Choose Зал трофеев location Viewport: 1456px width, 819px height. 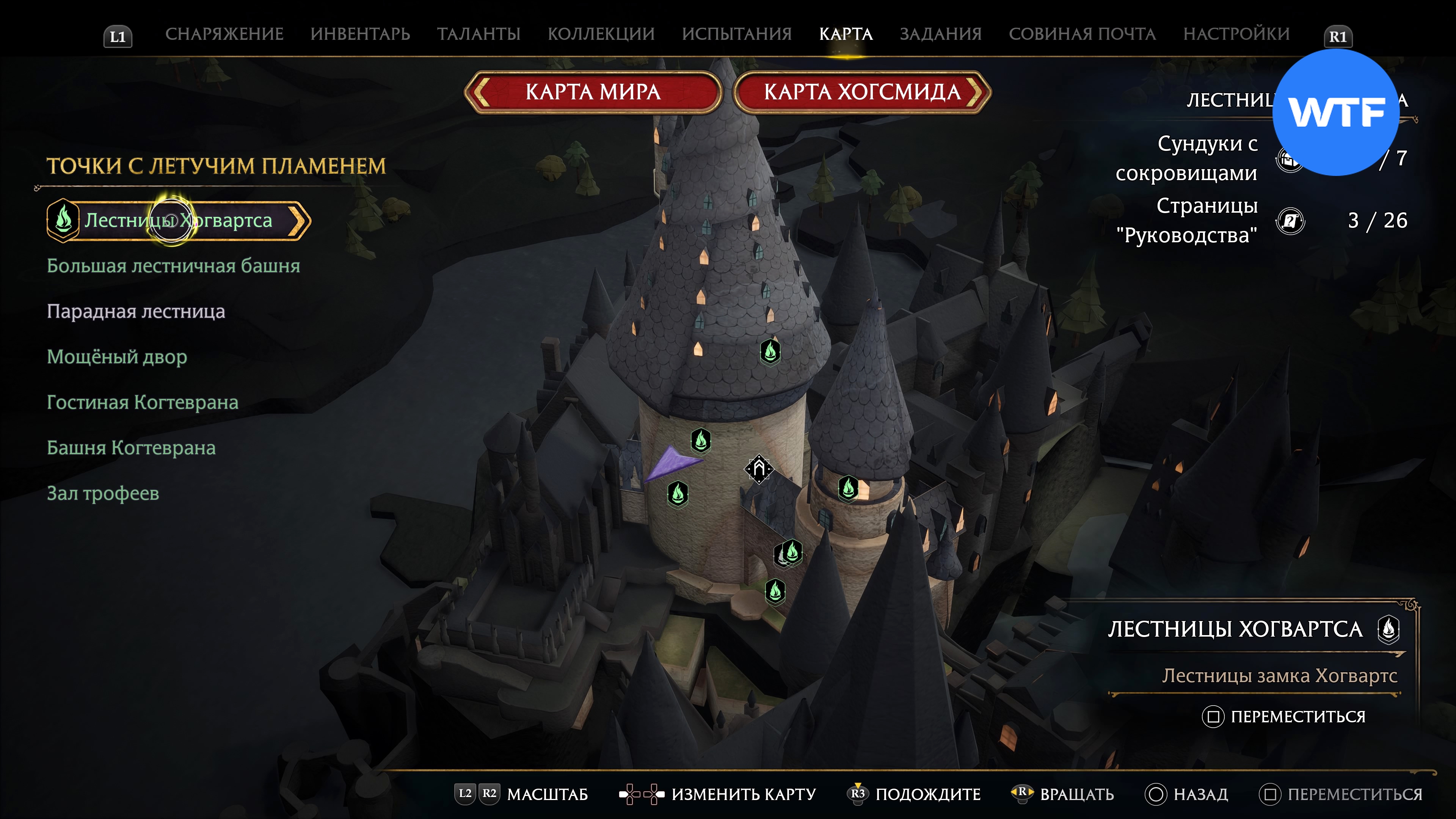[103, 493]
